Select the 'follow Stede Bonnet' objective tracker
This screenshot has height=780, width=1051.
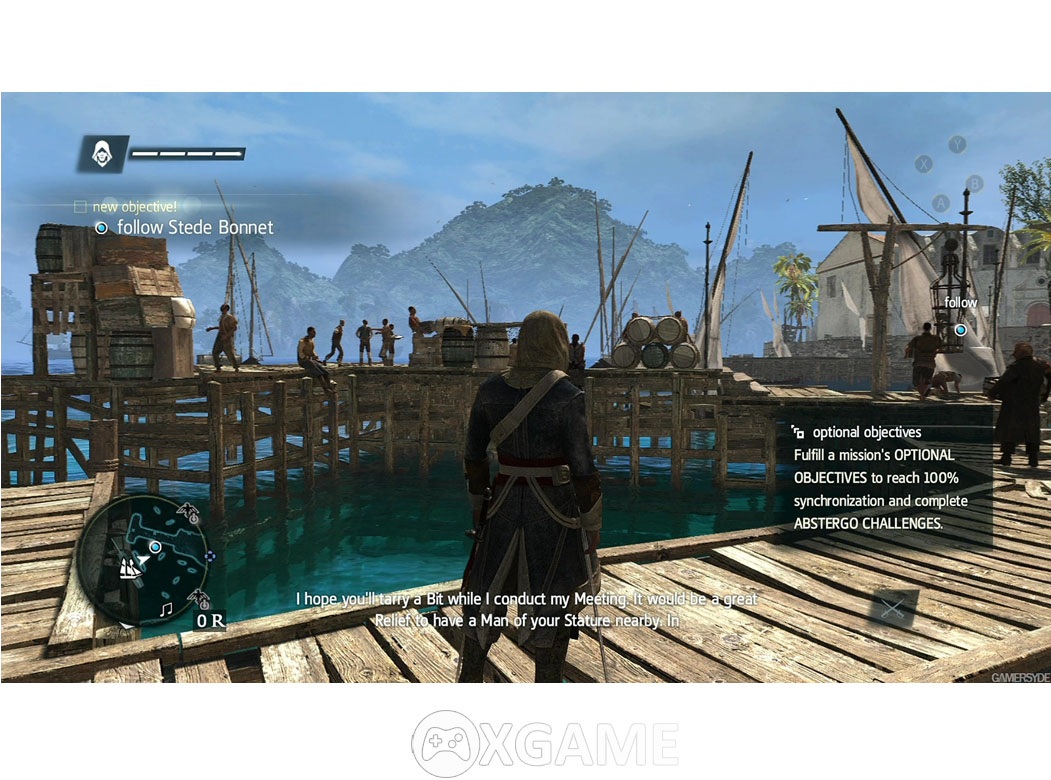(x=185, y=228)
